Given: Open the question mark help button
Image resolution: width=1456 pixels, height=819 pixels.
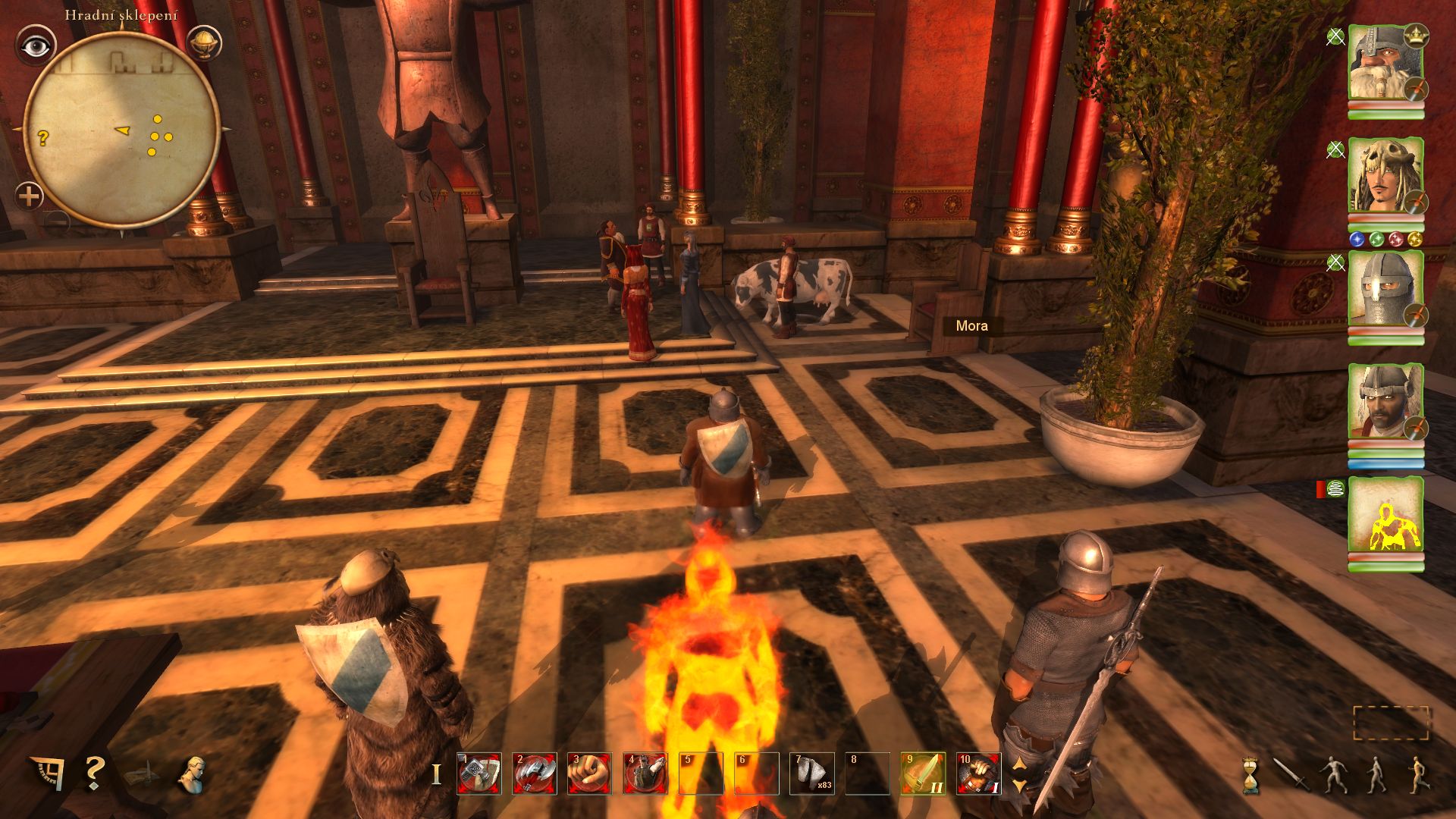Looking at the screenshot, I should (94, 772).
